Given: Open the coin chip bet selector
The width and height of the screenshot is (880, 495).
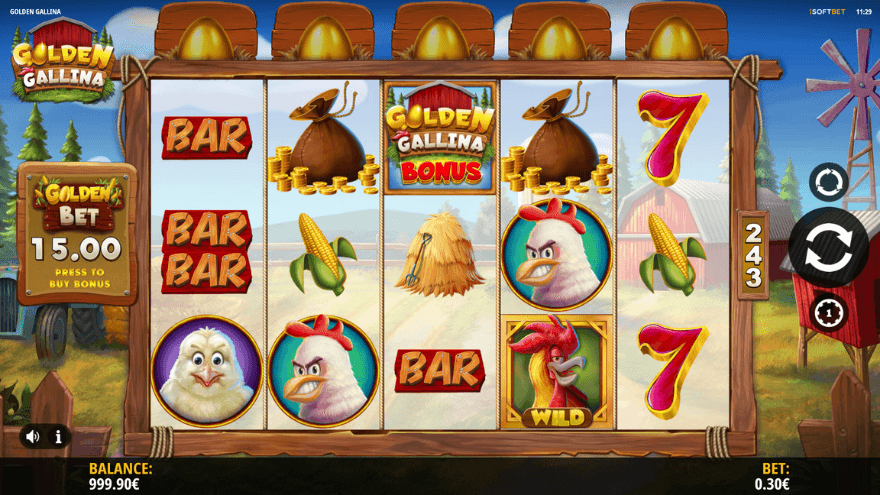Looking at the screenshot, I should [828, 313].
